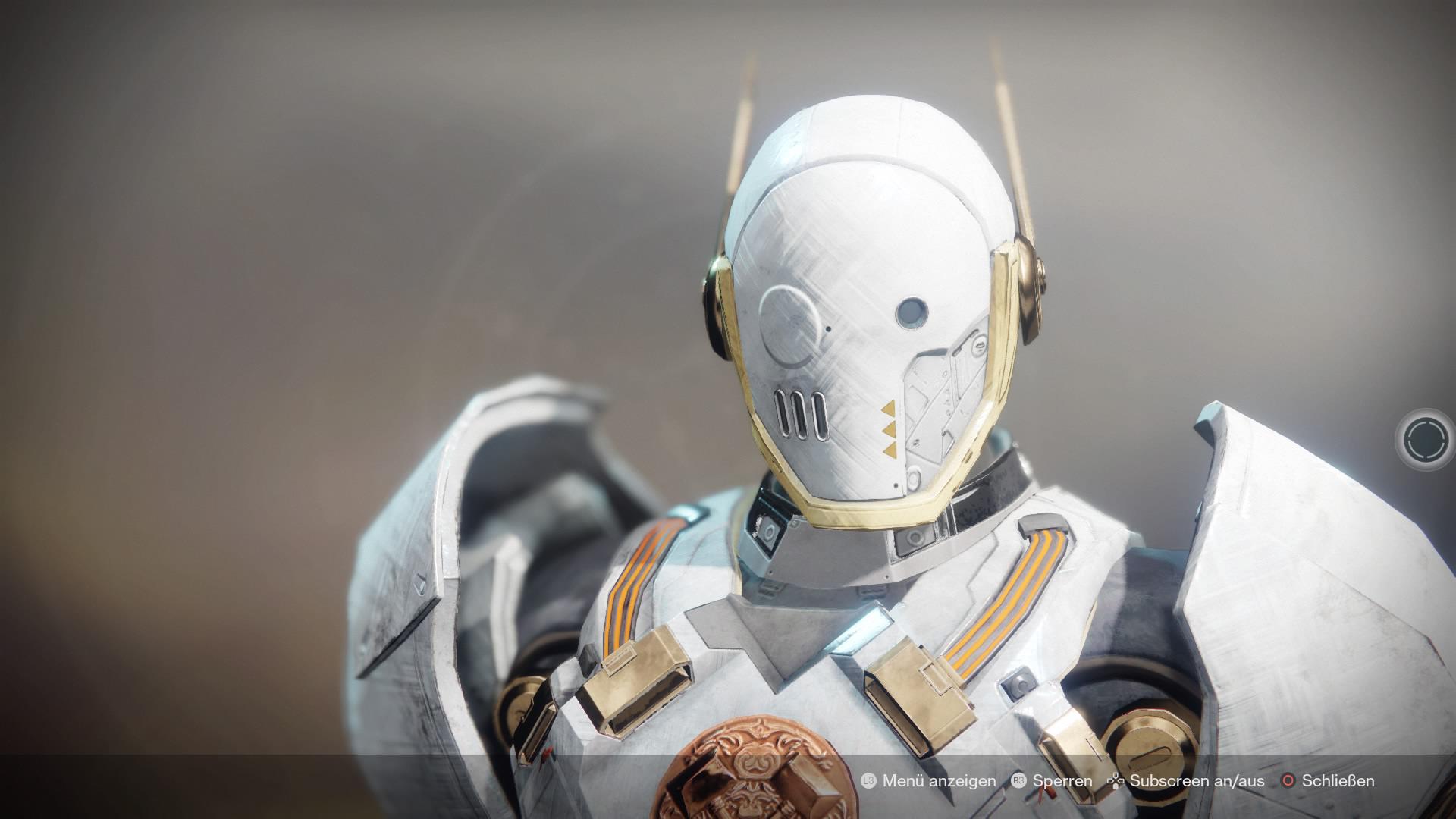Click the R3 stick button icon
Screen dimensions: 1456x819
pyautogui.click(x=1019, y=780)
